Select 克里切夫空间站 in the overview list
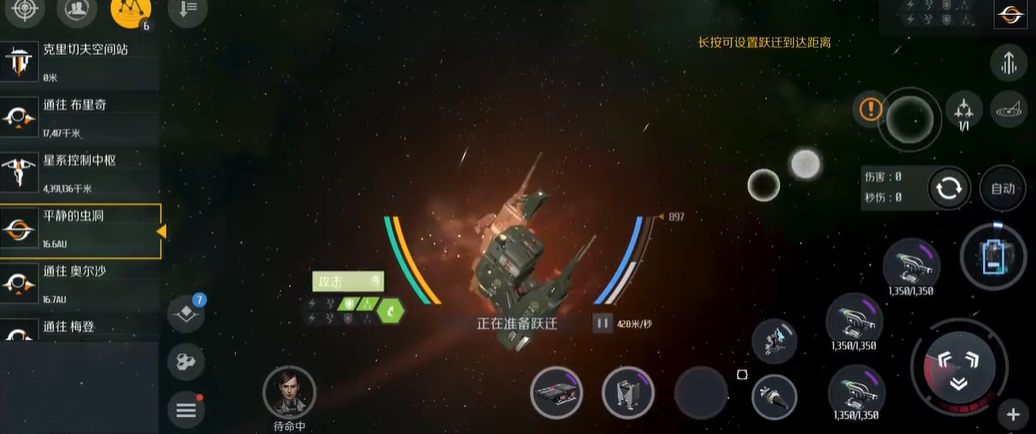1036x434 pixels. [80, 60]
